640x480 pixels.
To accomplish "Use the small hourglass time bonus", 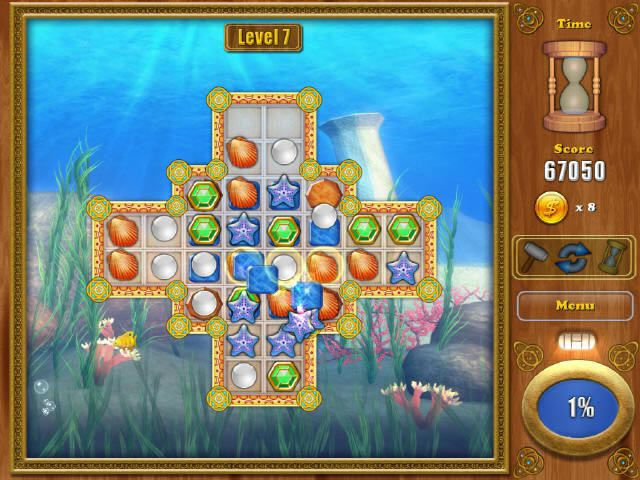I will click(x=610, y=257).
